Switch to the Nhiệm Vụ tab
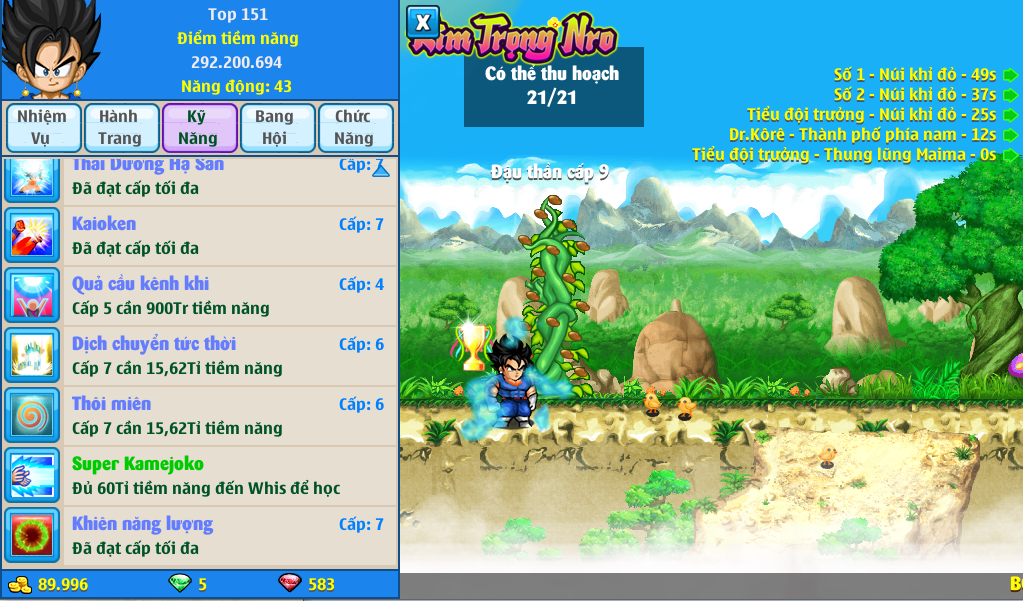The width and height of the screenshot is (1023, 601). coord(42,127)
